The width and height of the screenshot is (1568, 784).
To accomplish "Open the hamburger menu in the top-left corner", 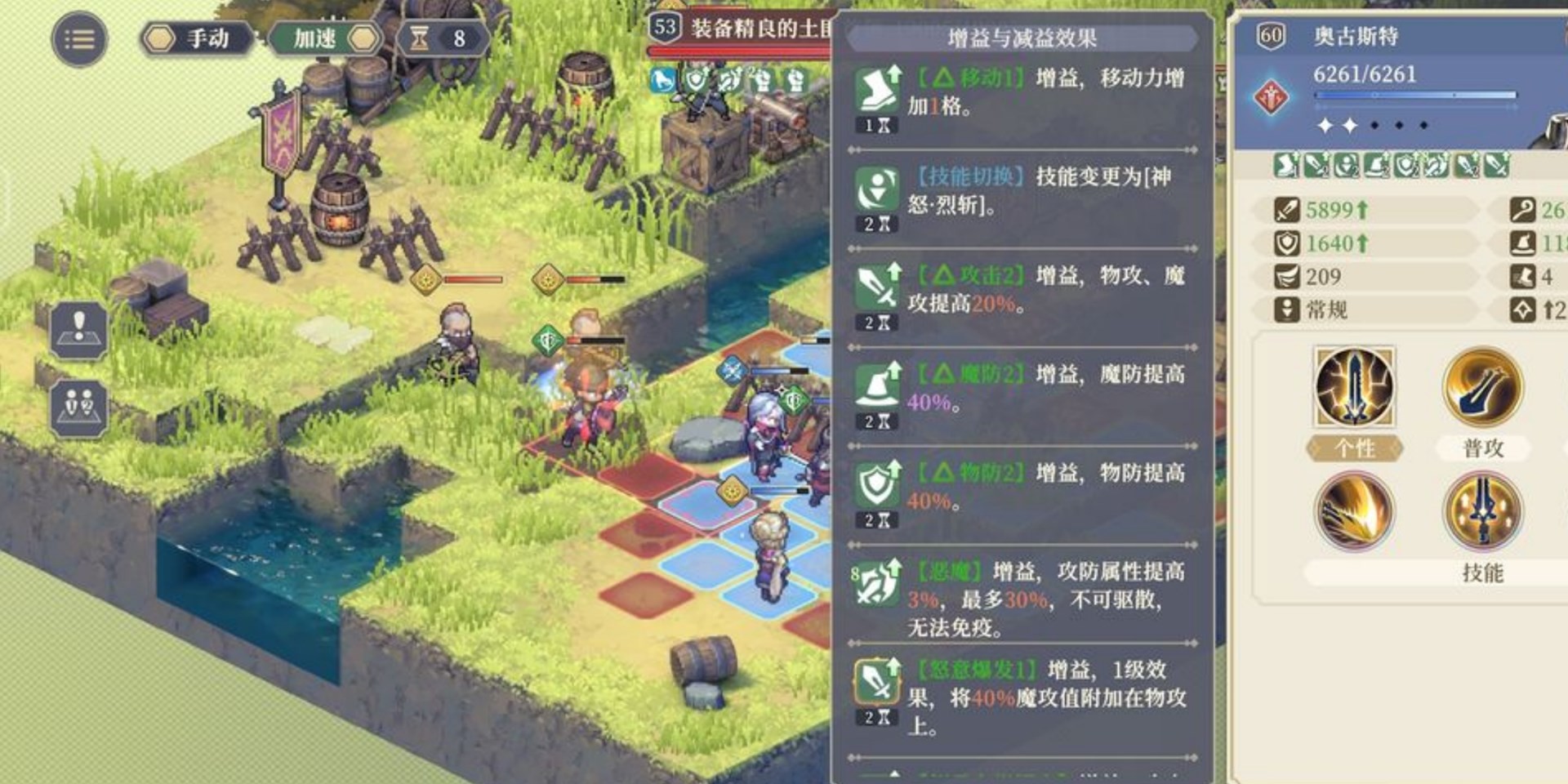I will pos(78,39).
